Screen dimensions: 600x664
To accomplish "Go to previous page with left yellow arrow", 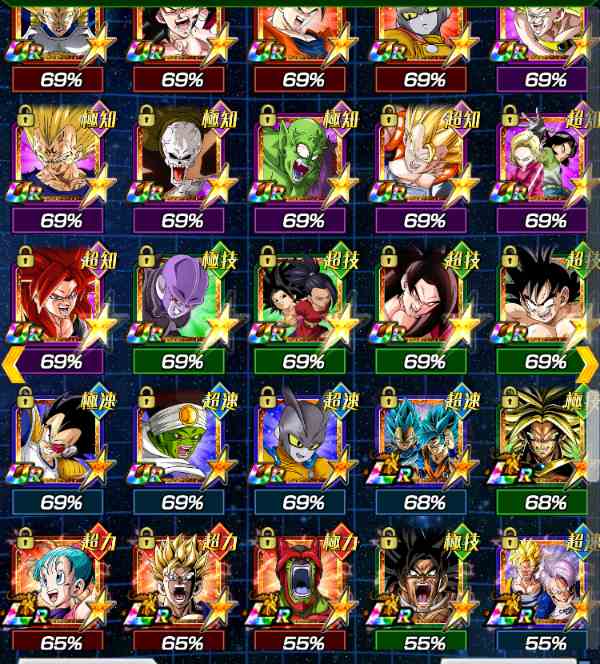I will [x=12, y=364].
